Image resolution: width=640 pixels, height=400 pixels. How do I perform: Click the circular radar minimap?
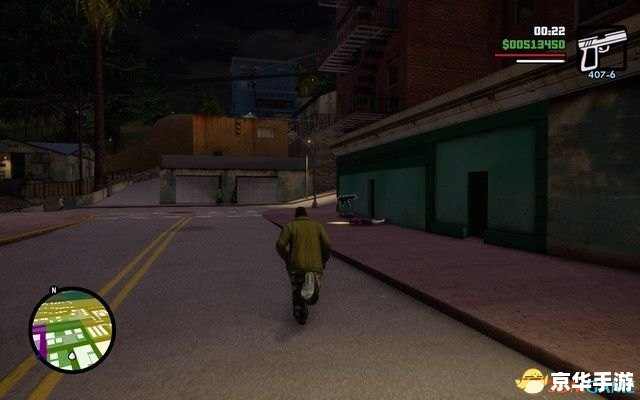point(71,329)
